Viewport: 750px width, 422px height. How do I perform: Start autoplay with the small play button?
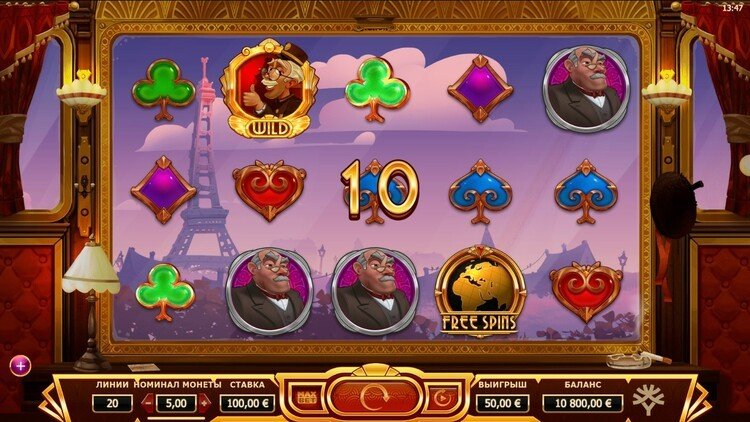coord(443,399)
